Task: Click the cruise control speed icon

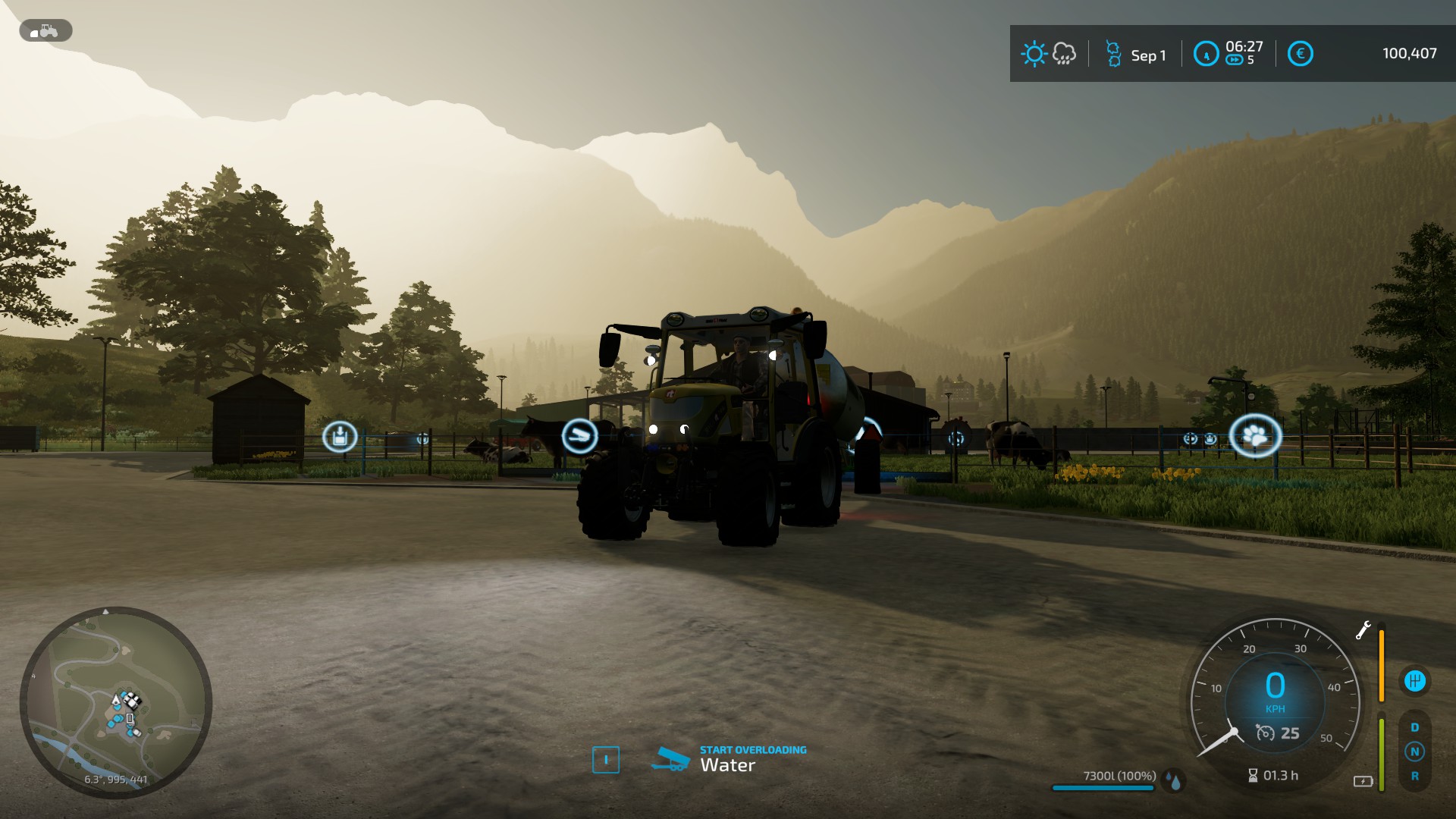Action: (1265, 733)
